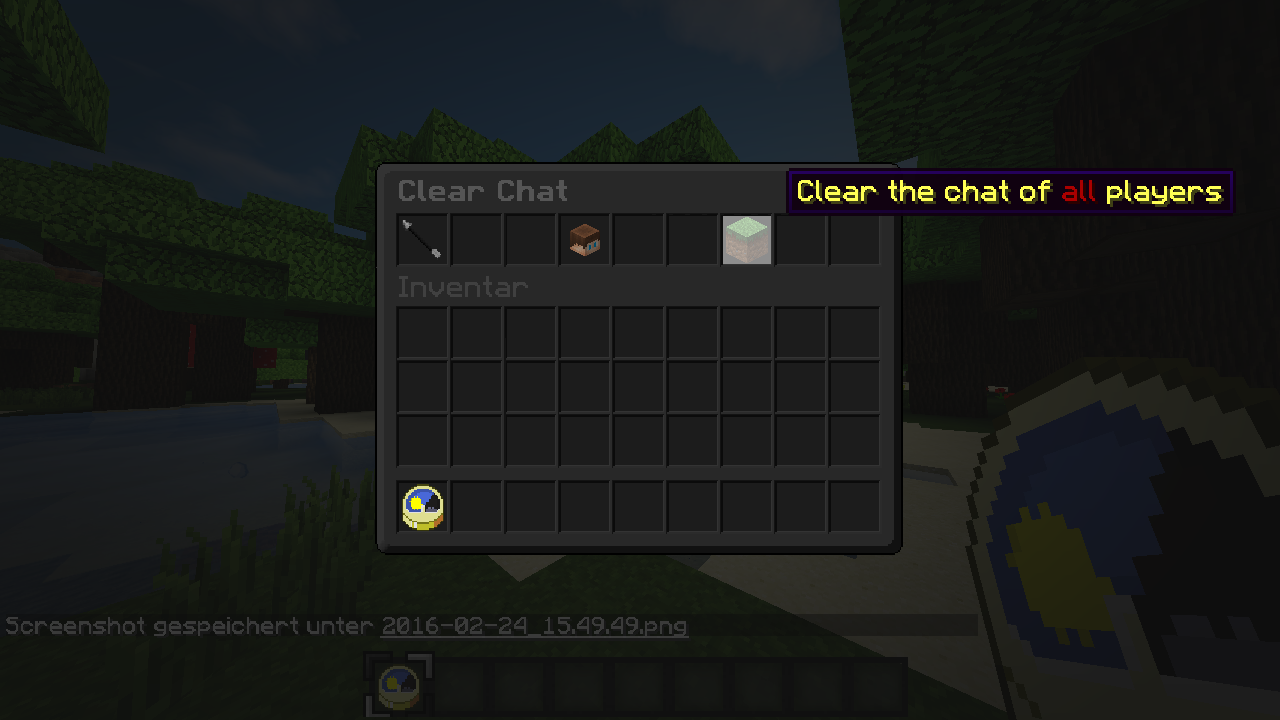Image resolution: width=1280 pixels, height=720 pixels.
Task: Click the tooltip reading Clear the chat of all players
Action: pyautogui.click(x=1009, y=191)
